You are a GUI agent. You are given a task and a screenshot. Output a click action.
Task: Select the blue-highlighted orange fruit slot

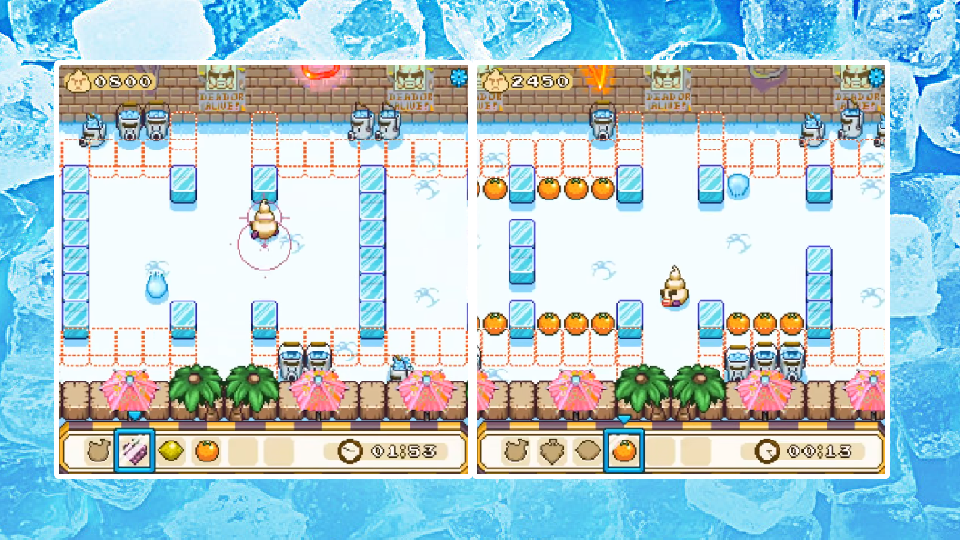pyautogui.click(x=623, y=451)
